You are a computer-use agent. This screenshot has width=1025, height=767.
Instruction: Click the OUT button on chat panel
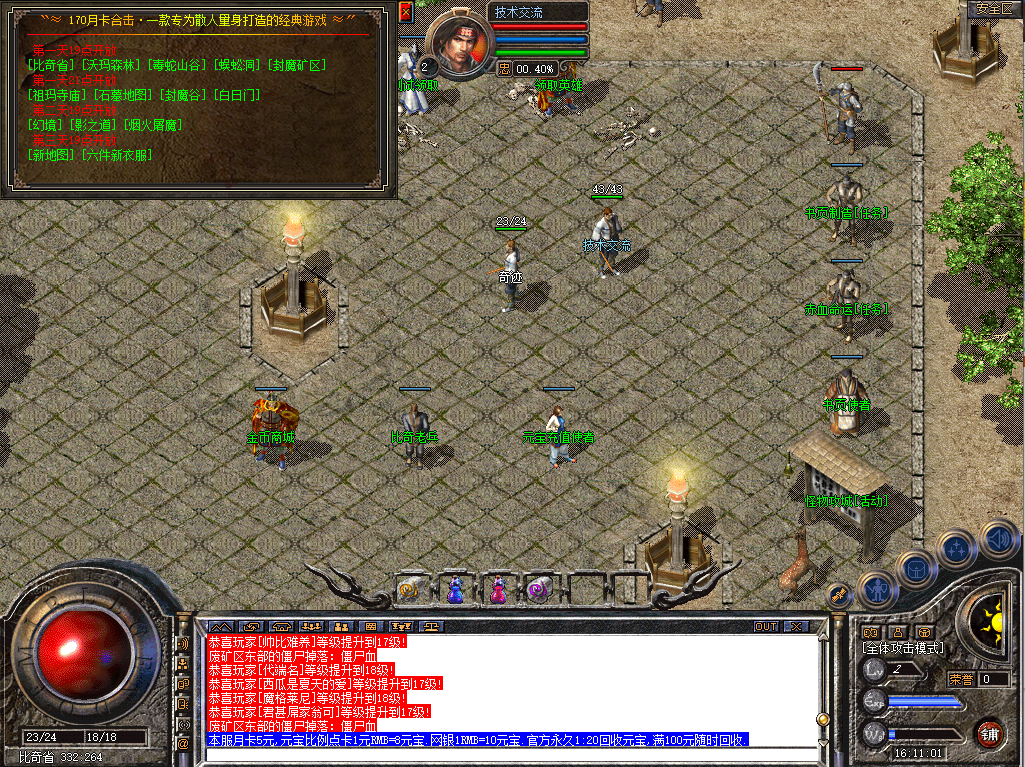click(766, 627)
